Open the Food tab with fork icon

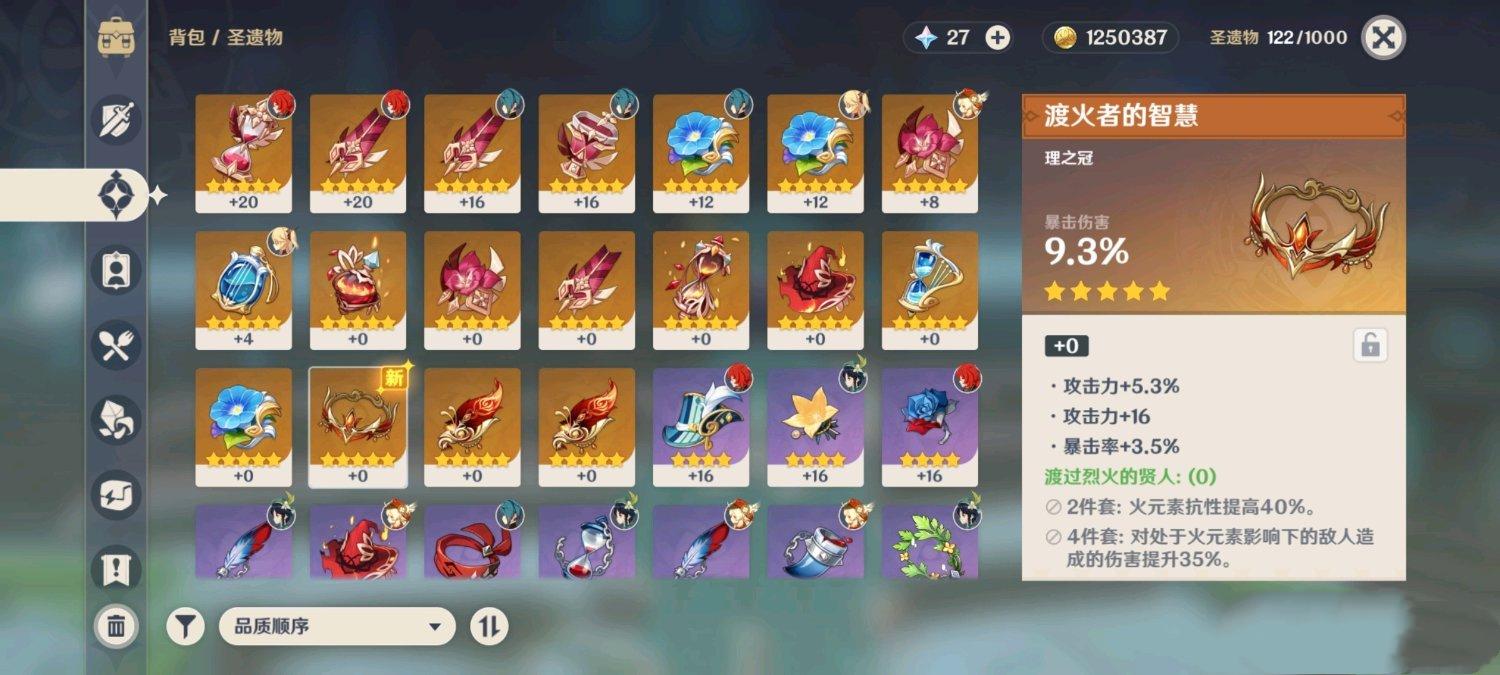(116, 345)
